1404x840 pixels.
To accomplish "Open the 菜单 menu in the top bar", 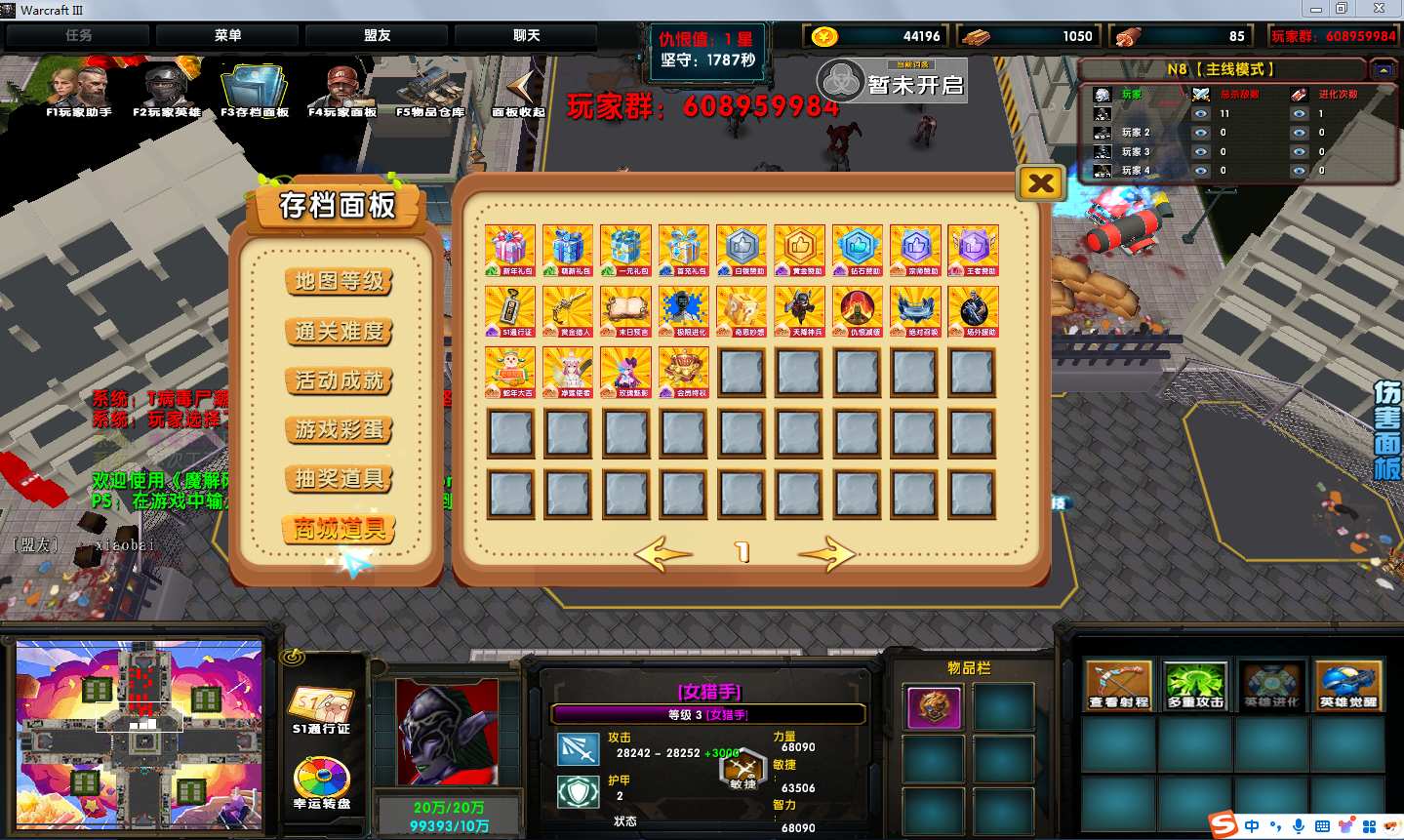I will tap(227, 36).
